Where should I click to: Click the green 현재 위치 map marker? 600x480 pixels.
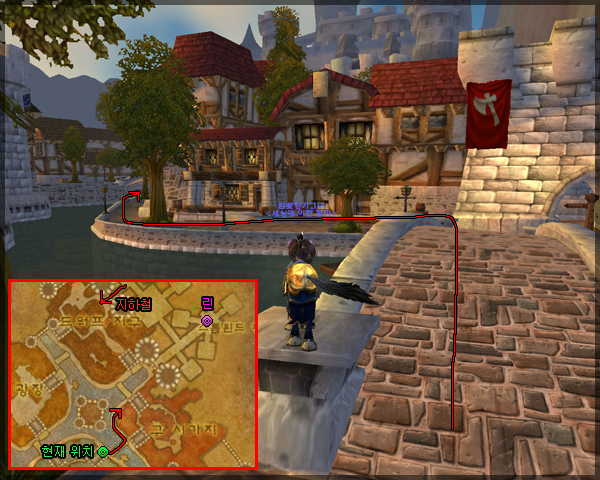click(103, 452)
